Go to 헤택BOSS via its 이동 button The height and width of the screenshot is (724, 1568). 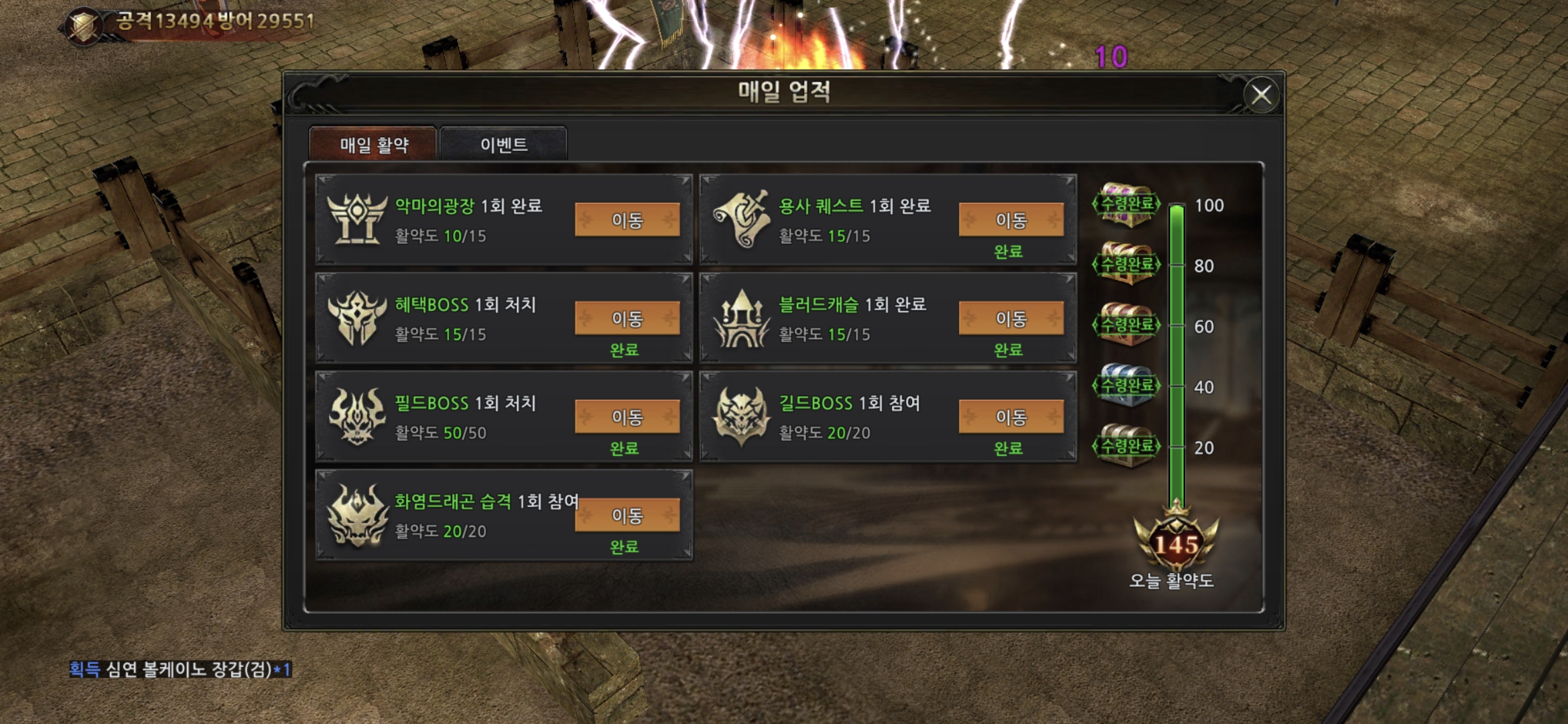click(x=627, y=318)
